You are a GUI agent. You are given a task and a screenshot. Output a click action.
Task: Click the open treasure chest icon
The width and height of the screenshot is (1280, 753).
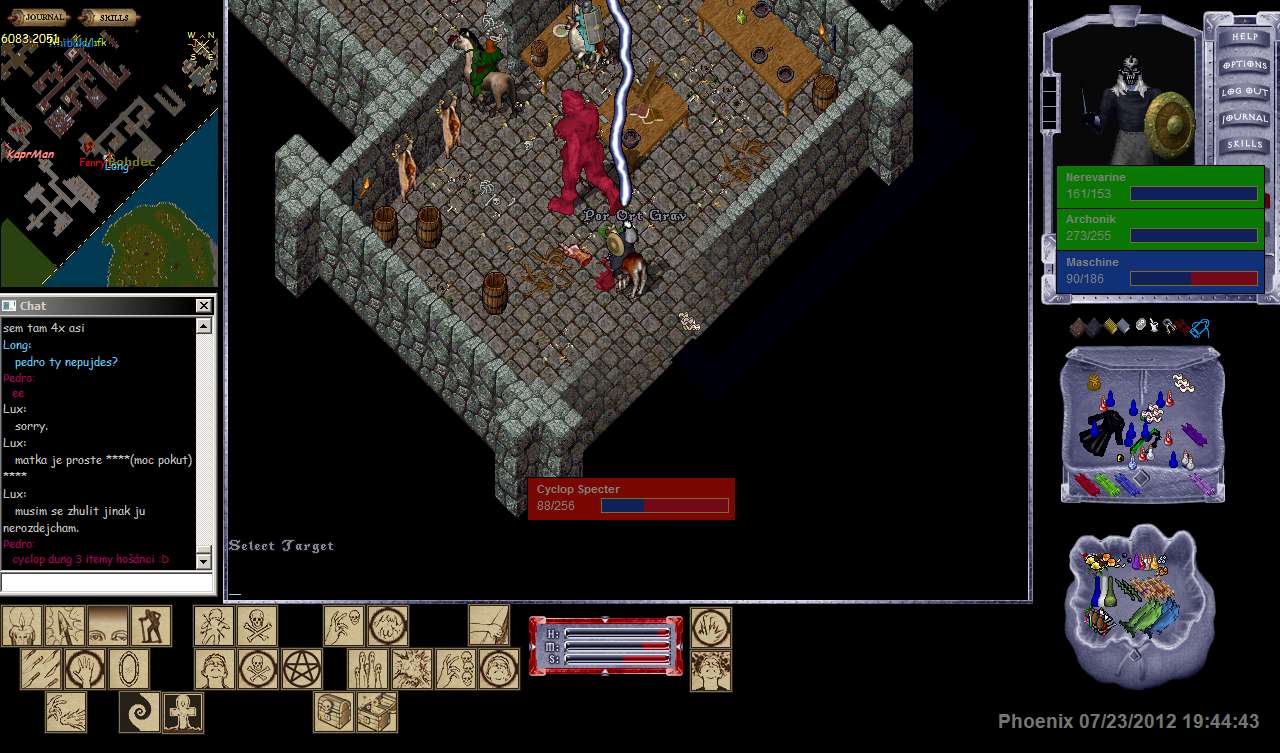[x=377, y=712]
